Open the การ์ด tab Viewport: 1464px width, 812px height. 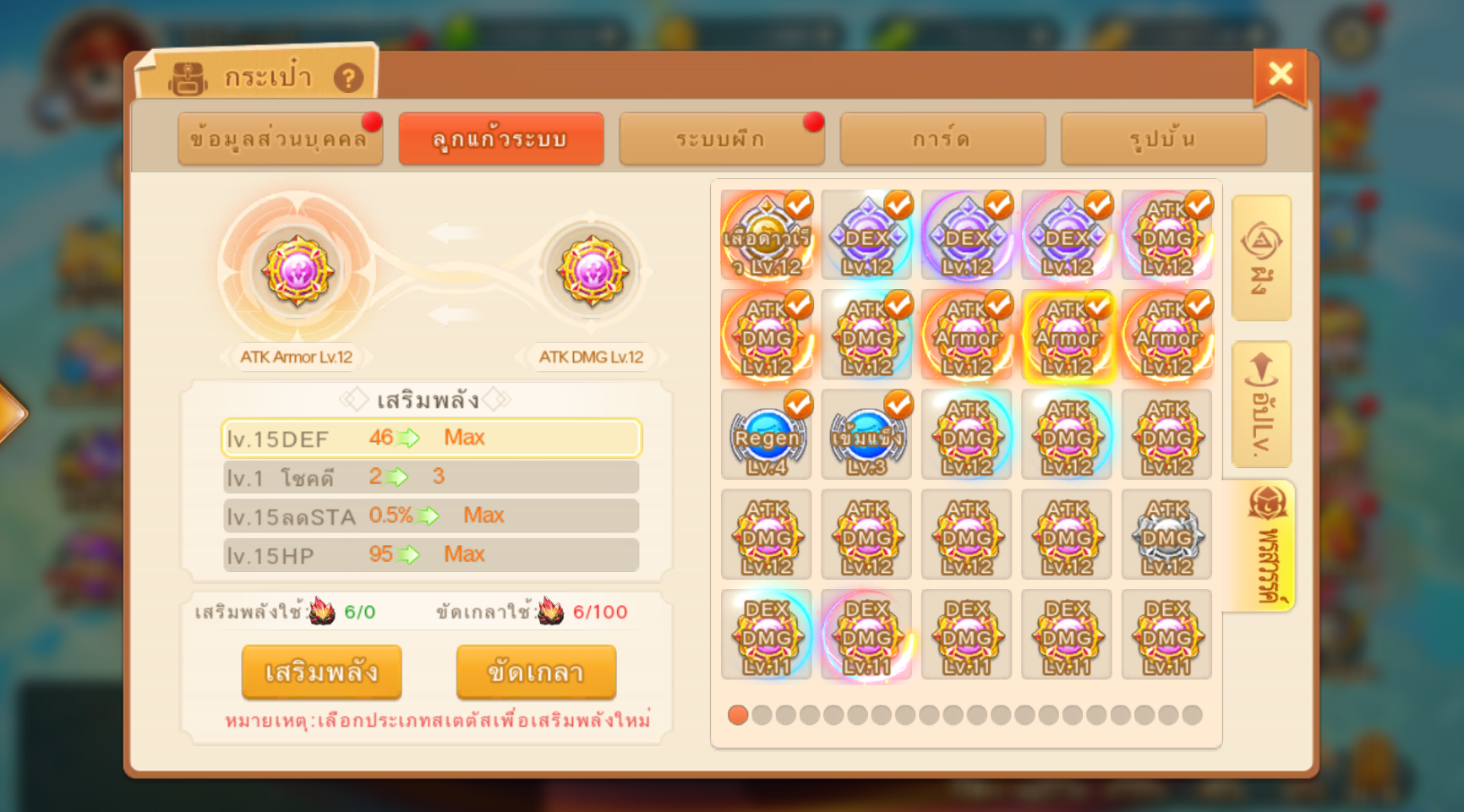(x=942, y=139)
